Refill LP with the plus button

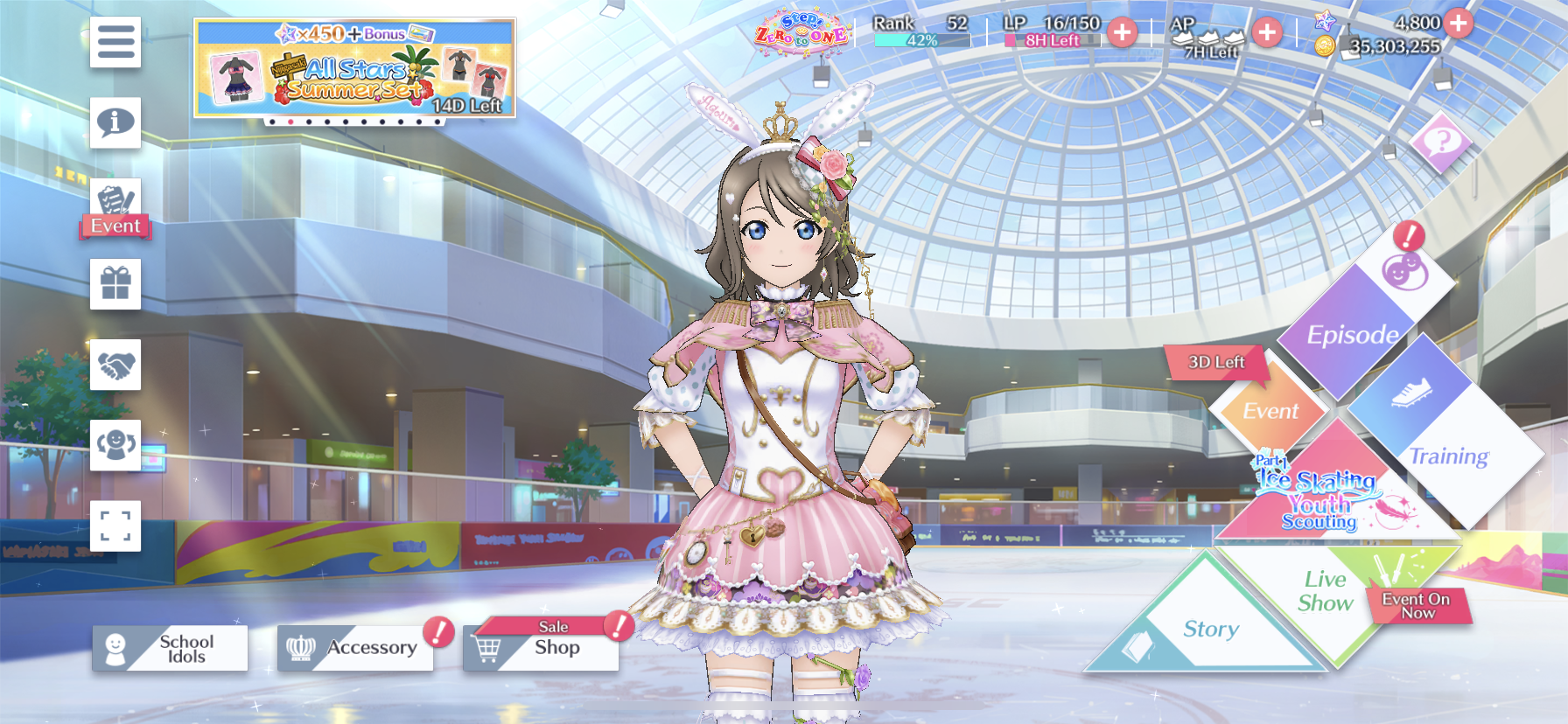pyautogui.click(x=1122, y=33)
